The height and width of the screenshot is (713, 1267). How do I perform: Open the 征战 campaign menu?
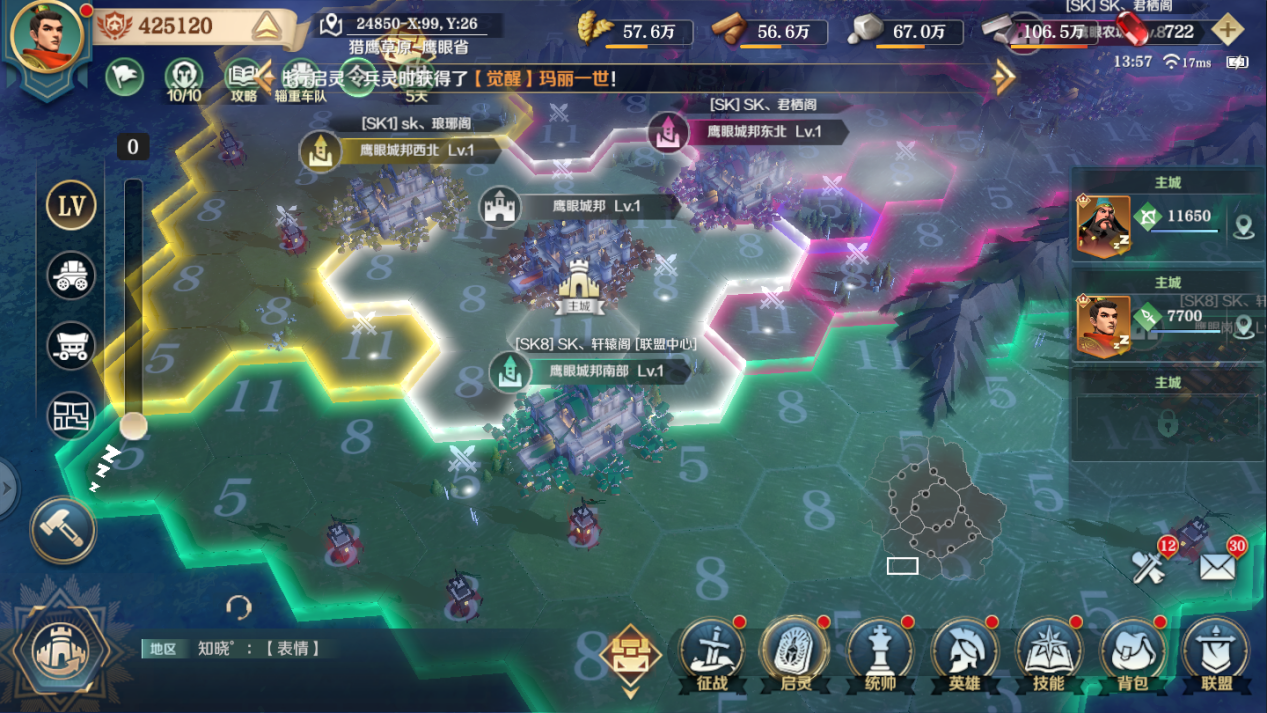tap(712, 655)
